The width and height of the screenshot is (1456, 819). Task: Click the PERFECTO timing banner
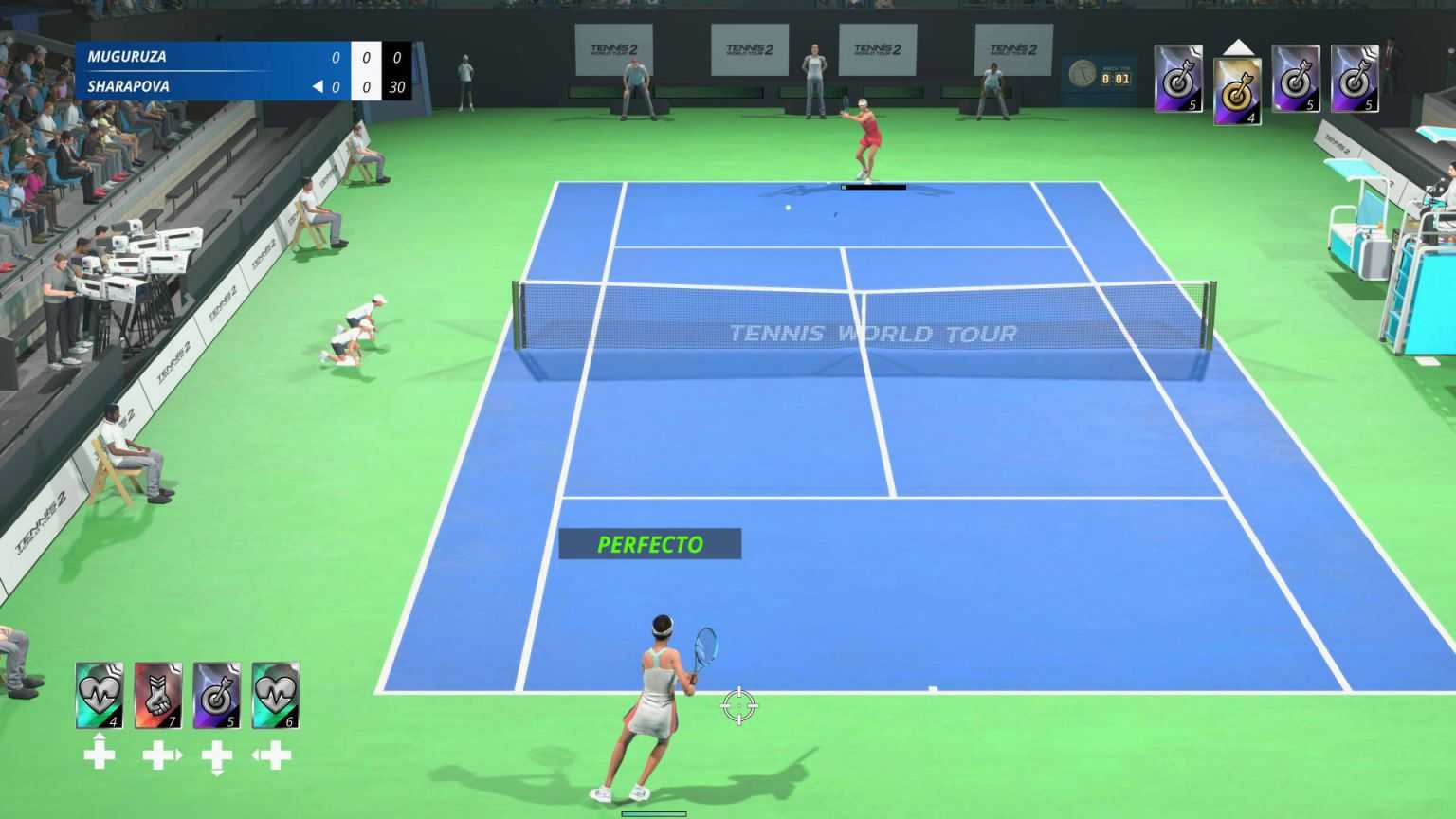point(650,545)
